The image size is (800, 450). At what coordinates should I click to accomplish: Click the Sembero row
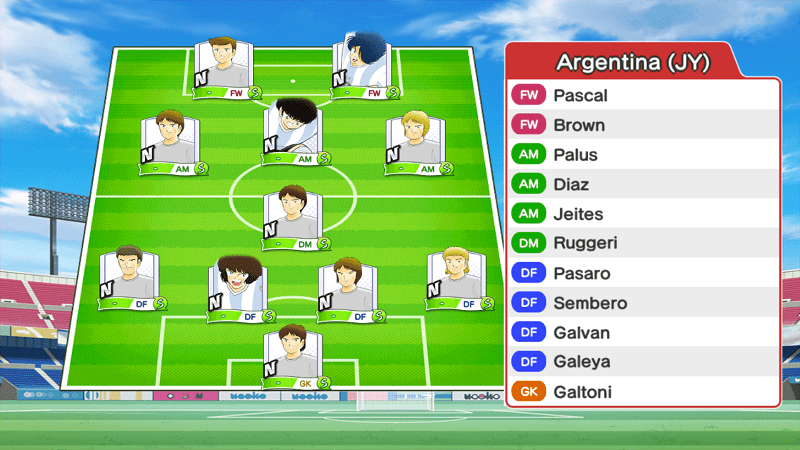click(x=641, y=303)
